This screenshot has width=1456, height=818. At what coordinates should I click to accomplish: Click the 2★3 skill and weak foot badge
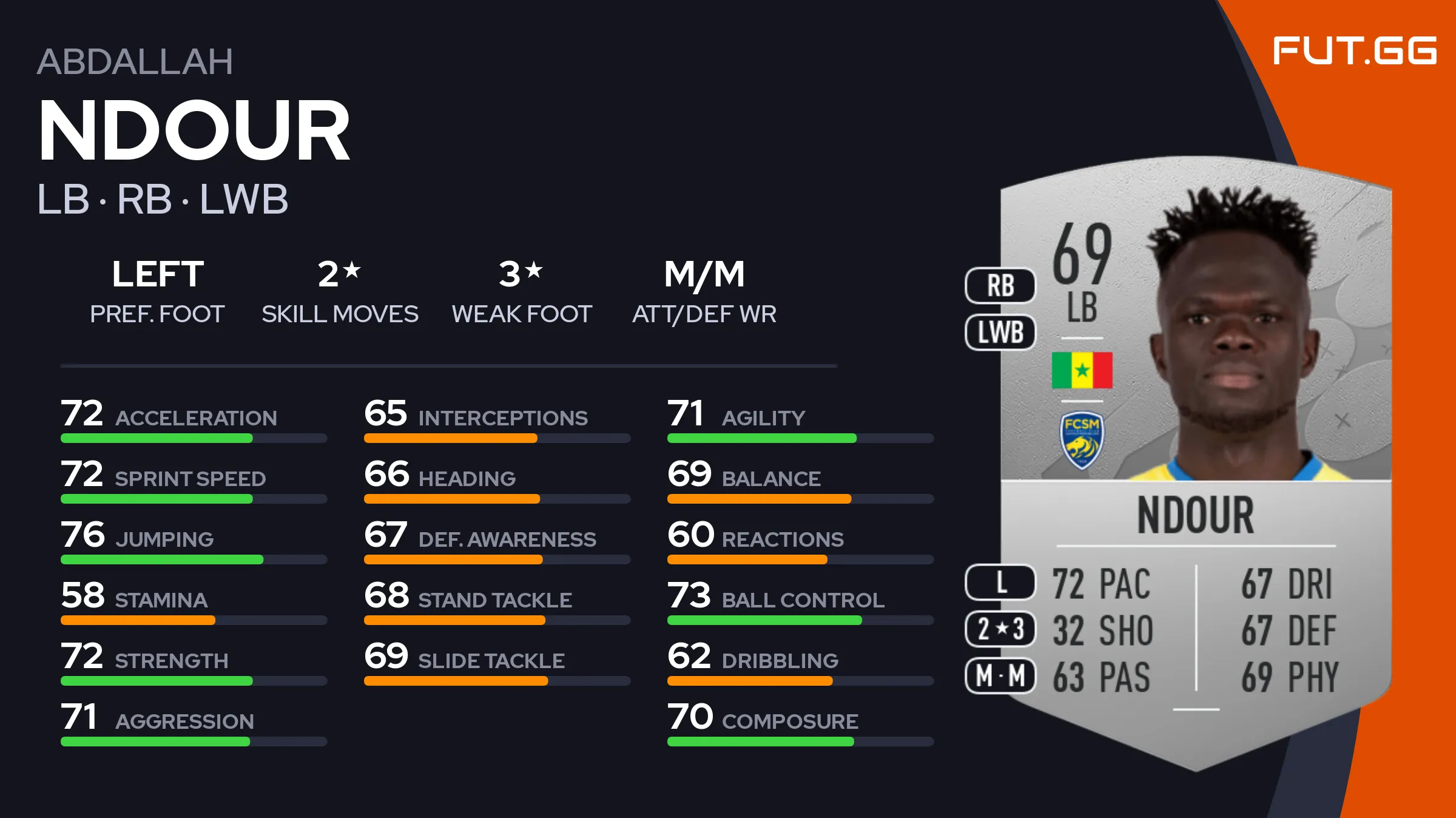click(x=1000, y=629)
